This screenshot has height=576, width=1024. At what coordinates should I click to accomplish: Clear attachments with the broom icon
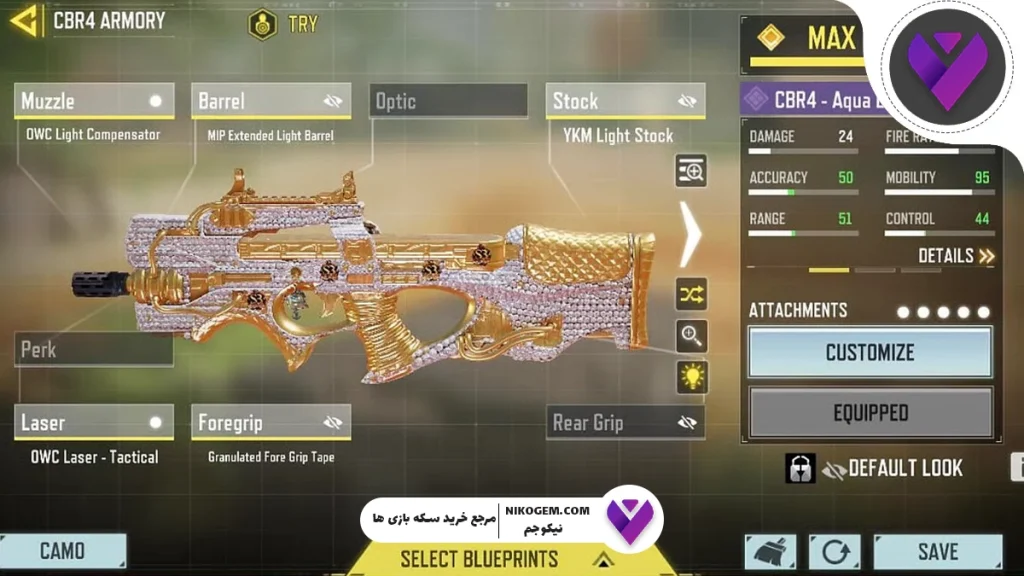coord(770,552)
